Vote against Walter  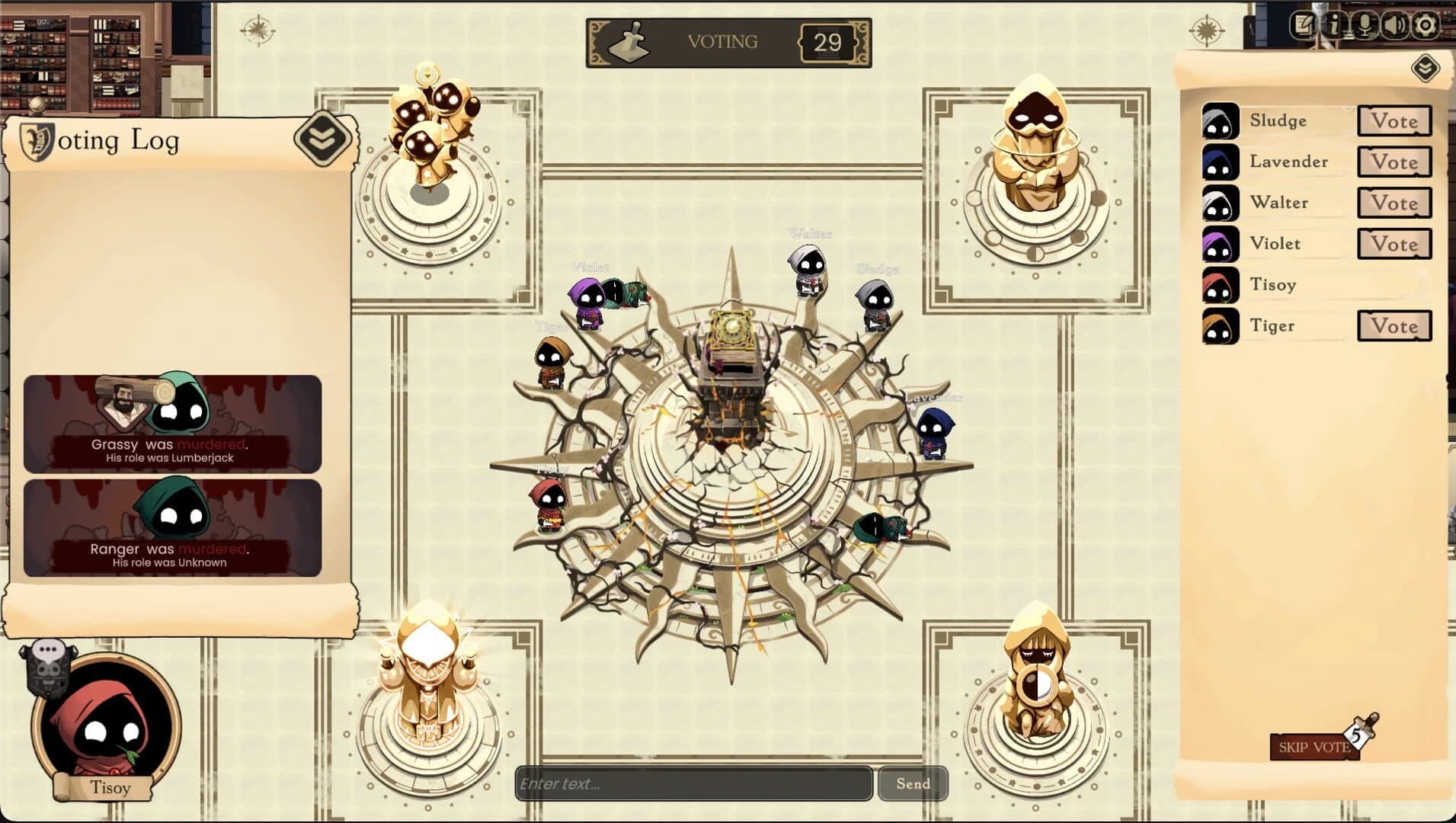click(1394, 203)
